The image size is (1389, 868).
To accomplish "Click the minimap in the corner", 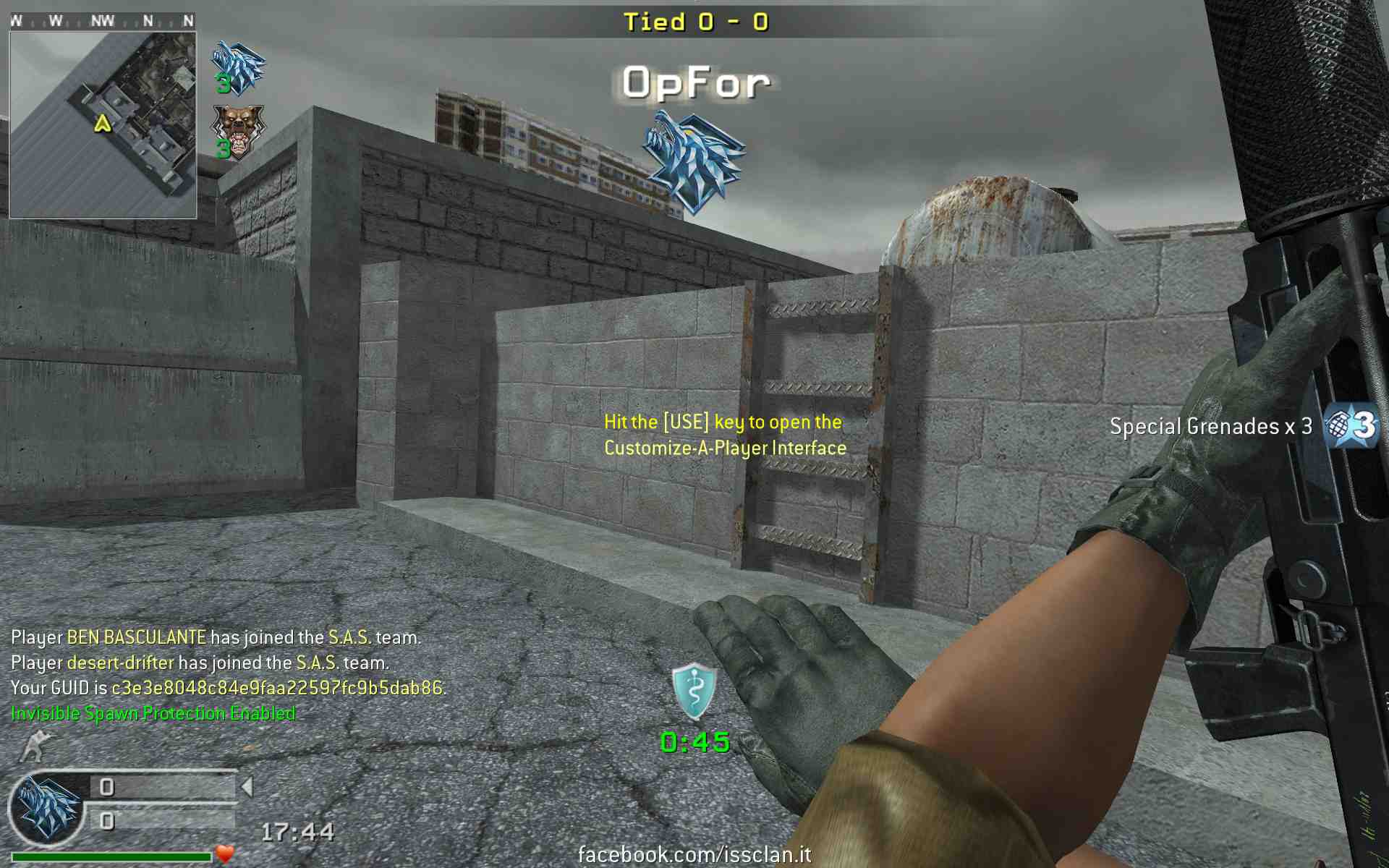I will pos(103,124).
